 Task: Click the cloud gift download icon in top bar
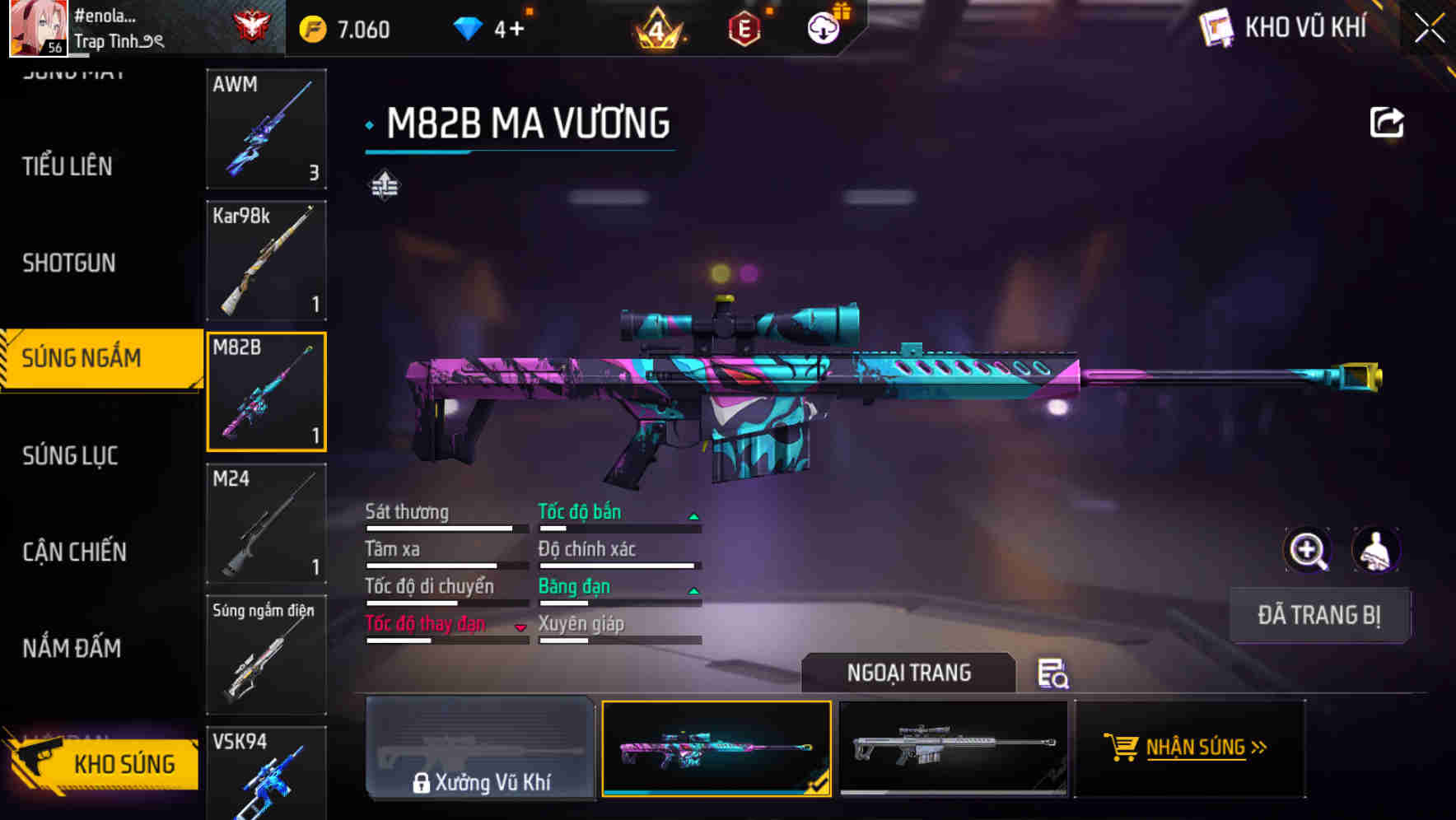coord(823,27)
